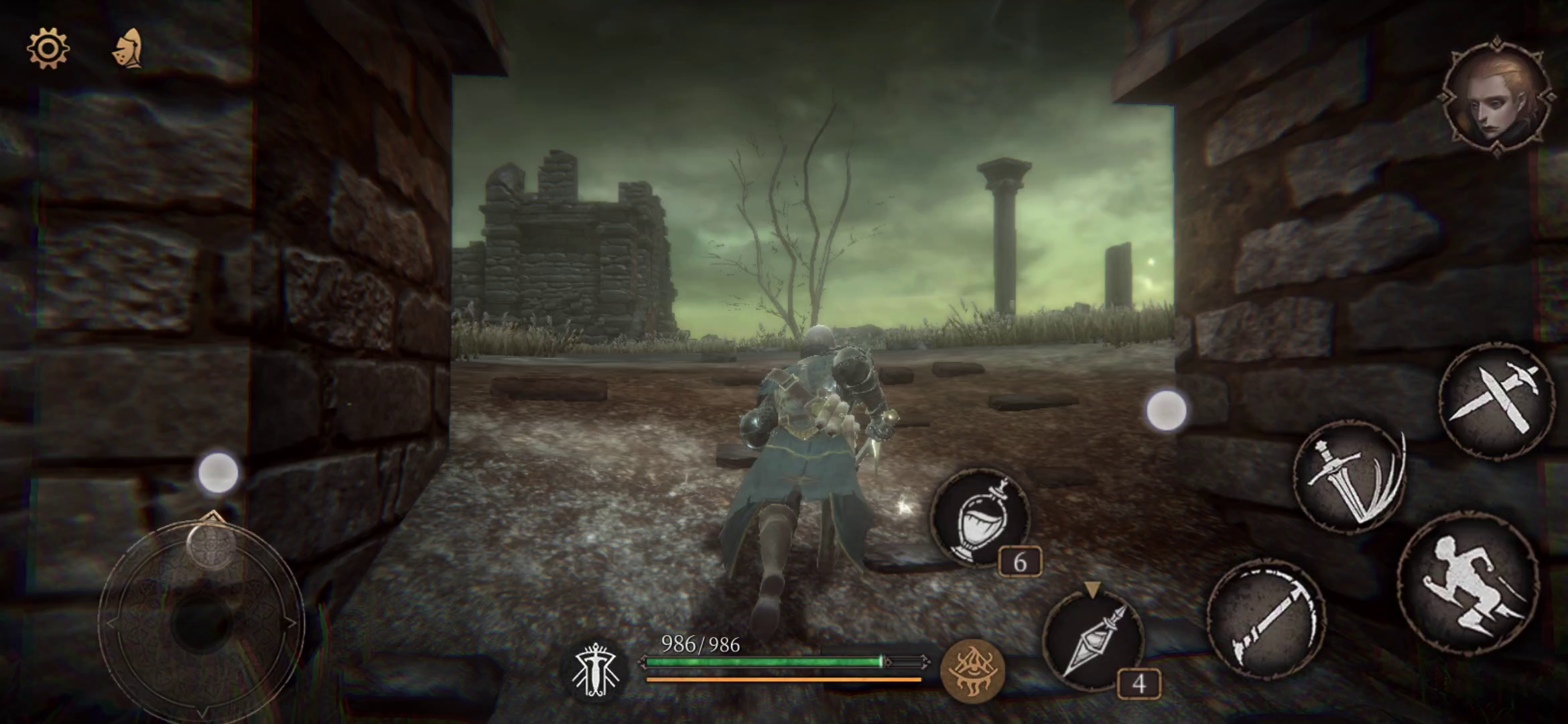
Task: Tap the virtual movement joystick
Action: click(201, 620)
